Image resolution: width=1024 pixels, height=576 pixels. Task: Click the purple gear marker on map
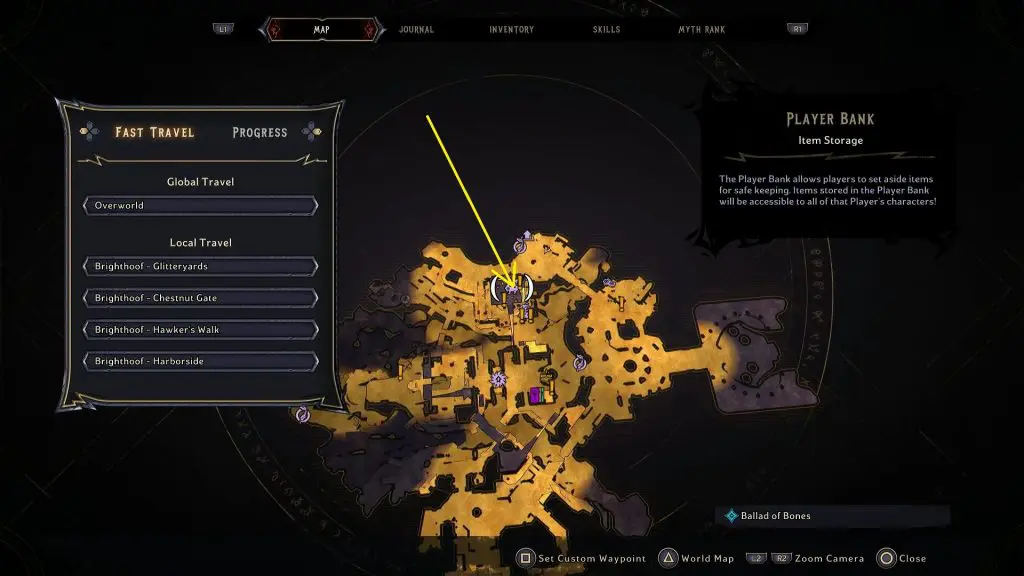498,379
